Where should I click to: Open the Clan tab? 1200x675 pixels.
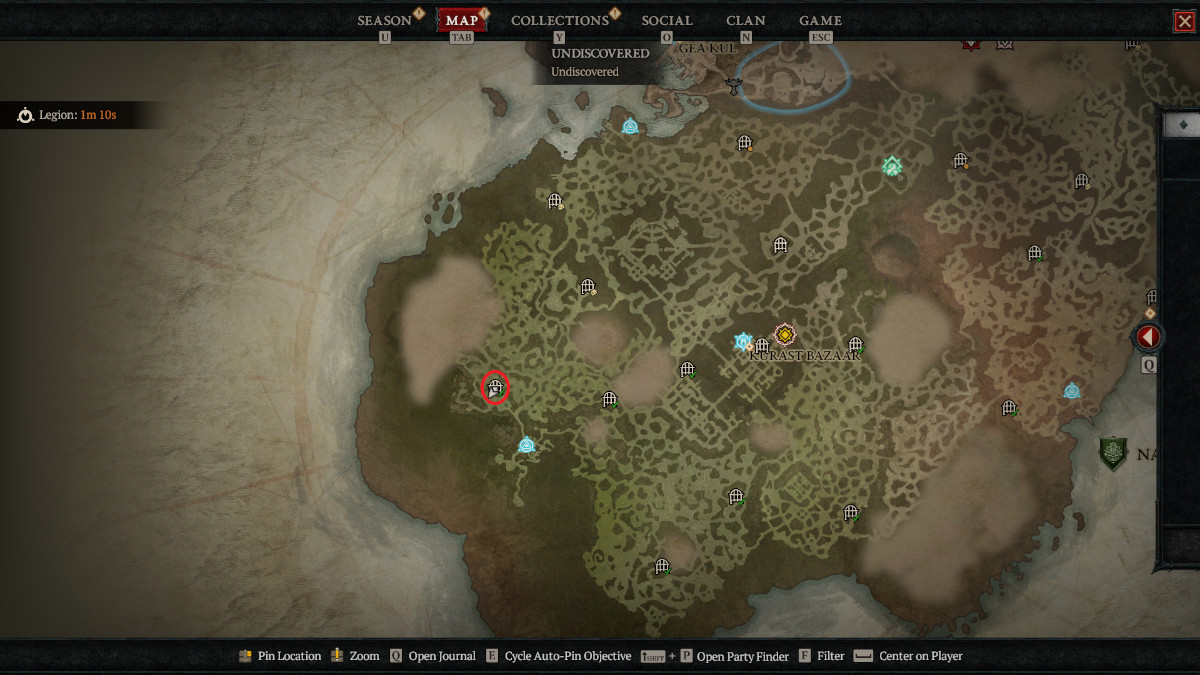coord(746,20)
